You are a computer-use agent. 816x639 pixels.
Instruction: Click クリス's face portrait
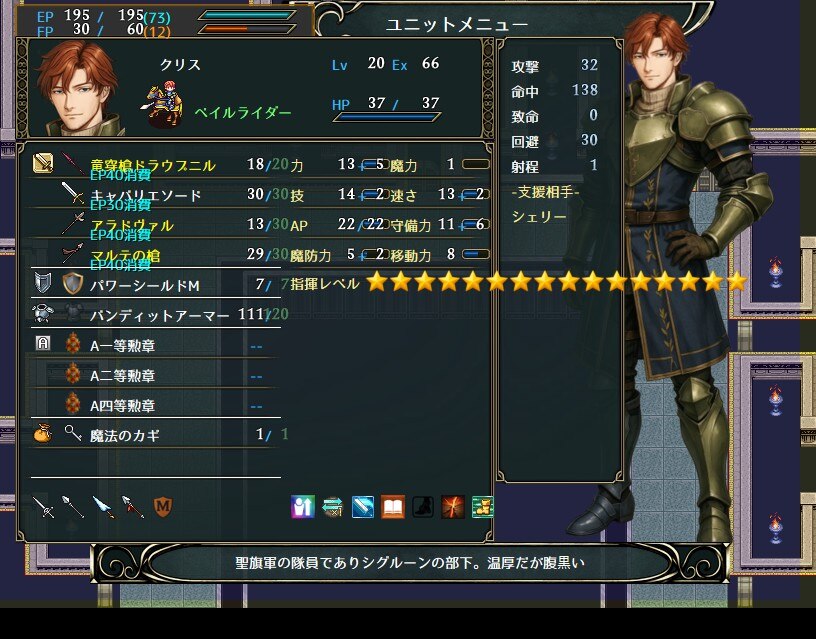[x=78, y=88]
